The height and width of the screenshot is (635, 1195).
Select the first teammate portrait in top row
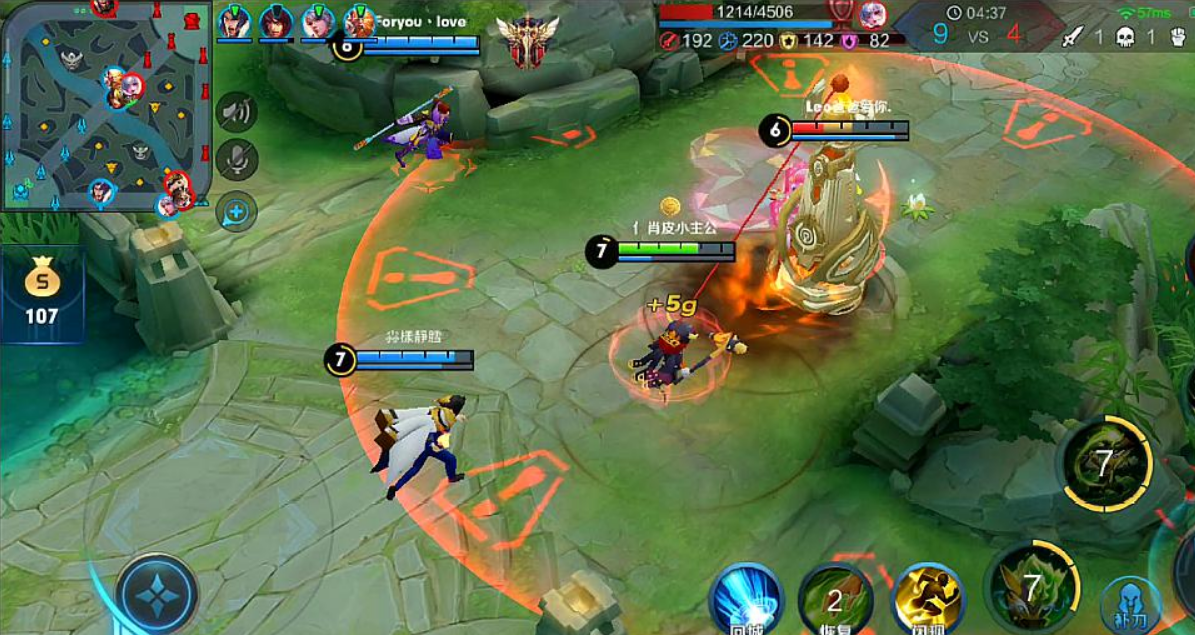point(234,22)
